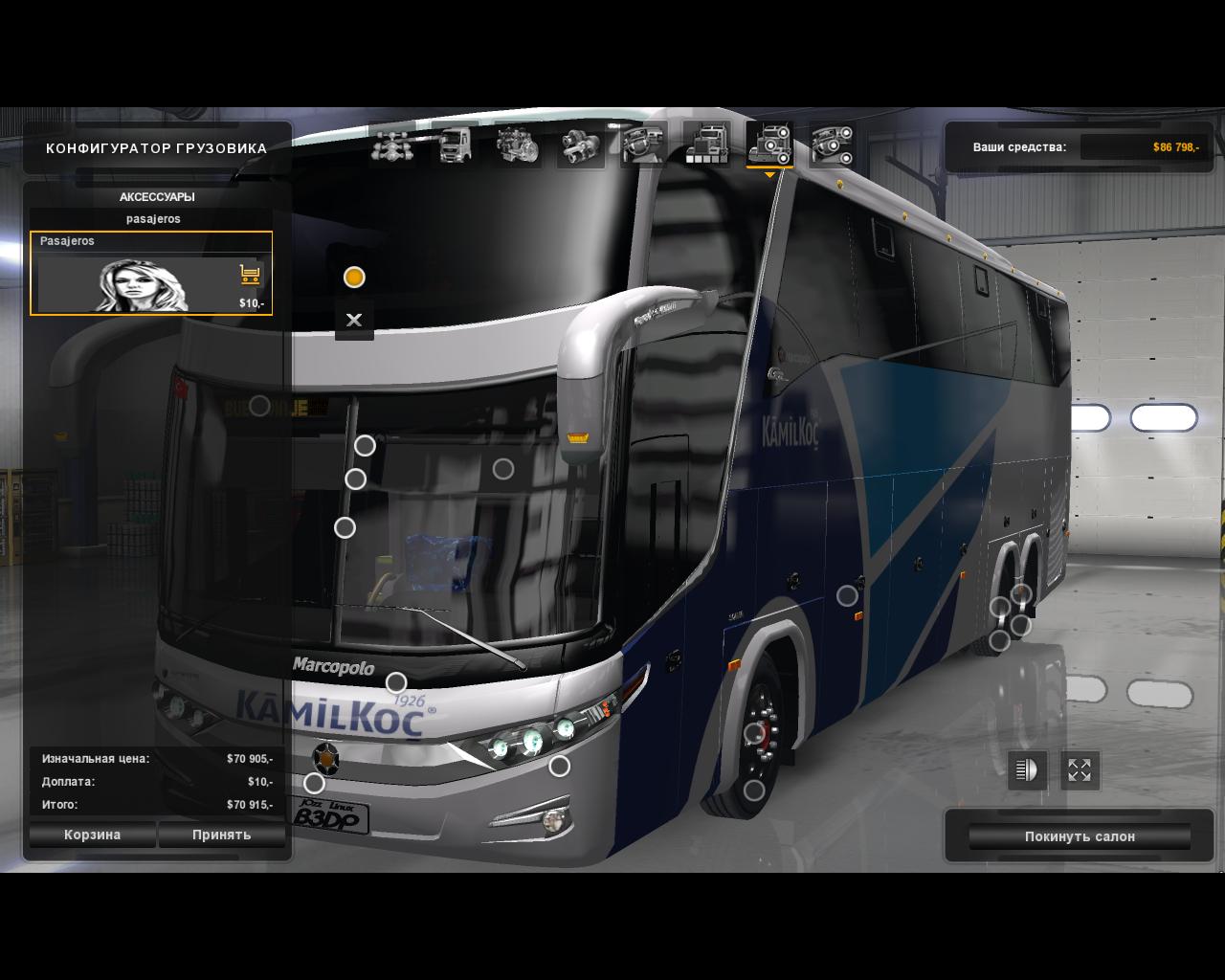Select the Pasajeros accessory item
The image size is (1225, 980).
[150, 273]
